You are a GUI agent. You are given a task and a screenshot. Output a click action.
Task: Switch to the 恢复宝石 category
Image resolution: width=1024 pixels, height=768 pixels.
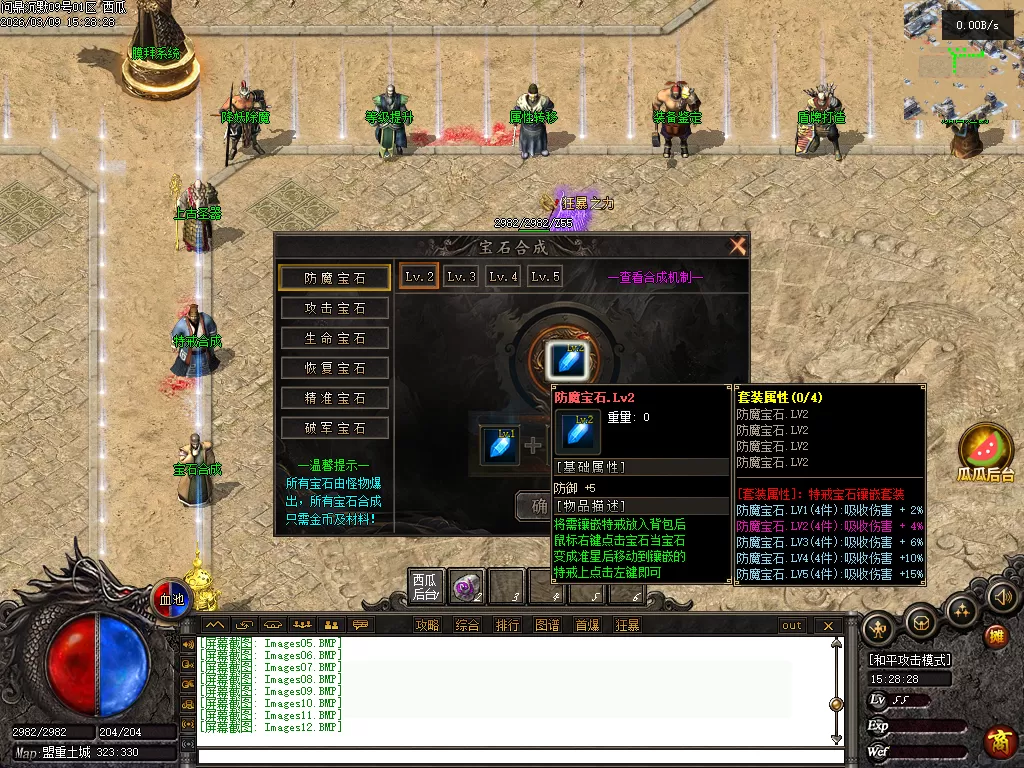[x=334, y=368]
